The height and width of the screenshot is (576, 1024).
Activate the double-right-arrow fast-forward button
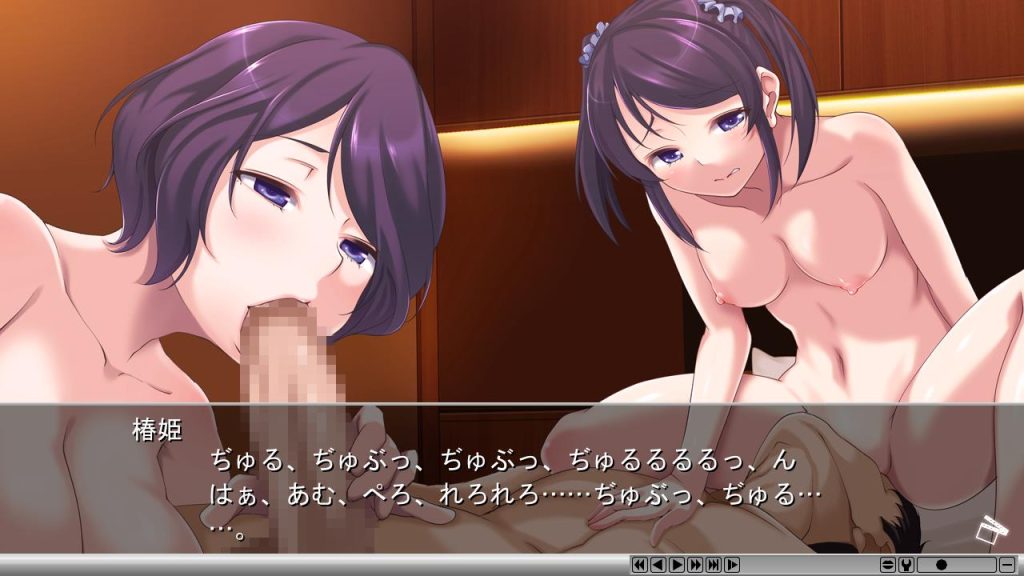point(695,565)
